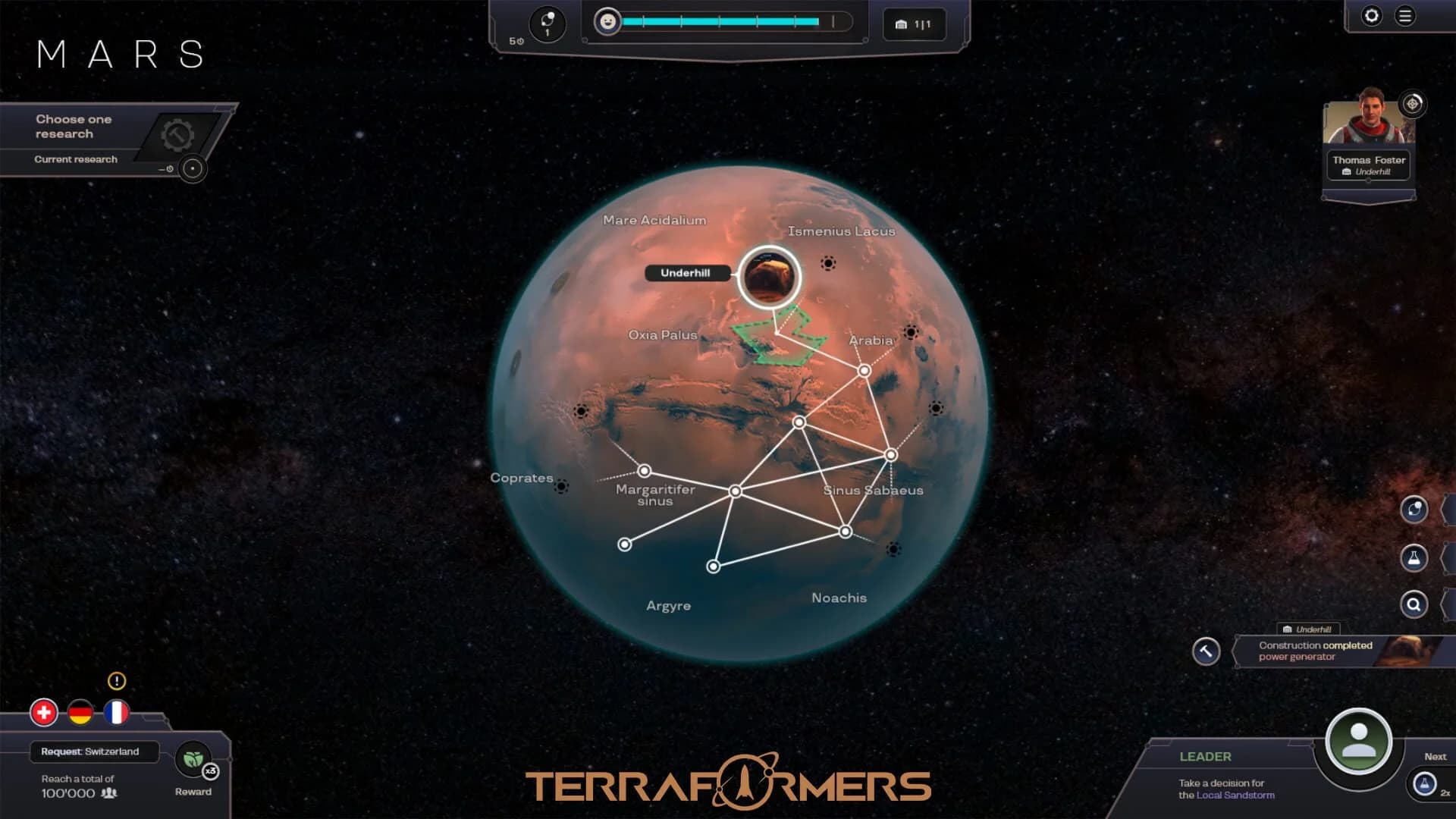
Task: Select the Swiss flag request
Action: [x=45, y=711]
